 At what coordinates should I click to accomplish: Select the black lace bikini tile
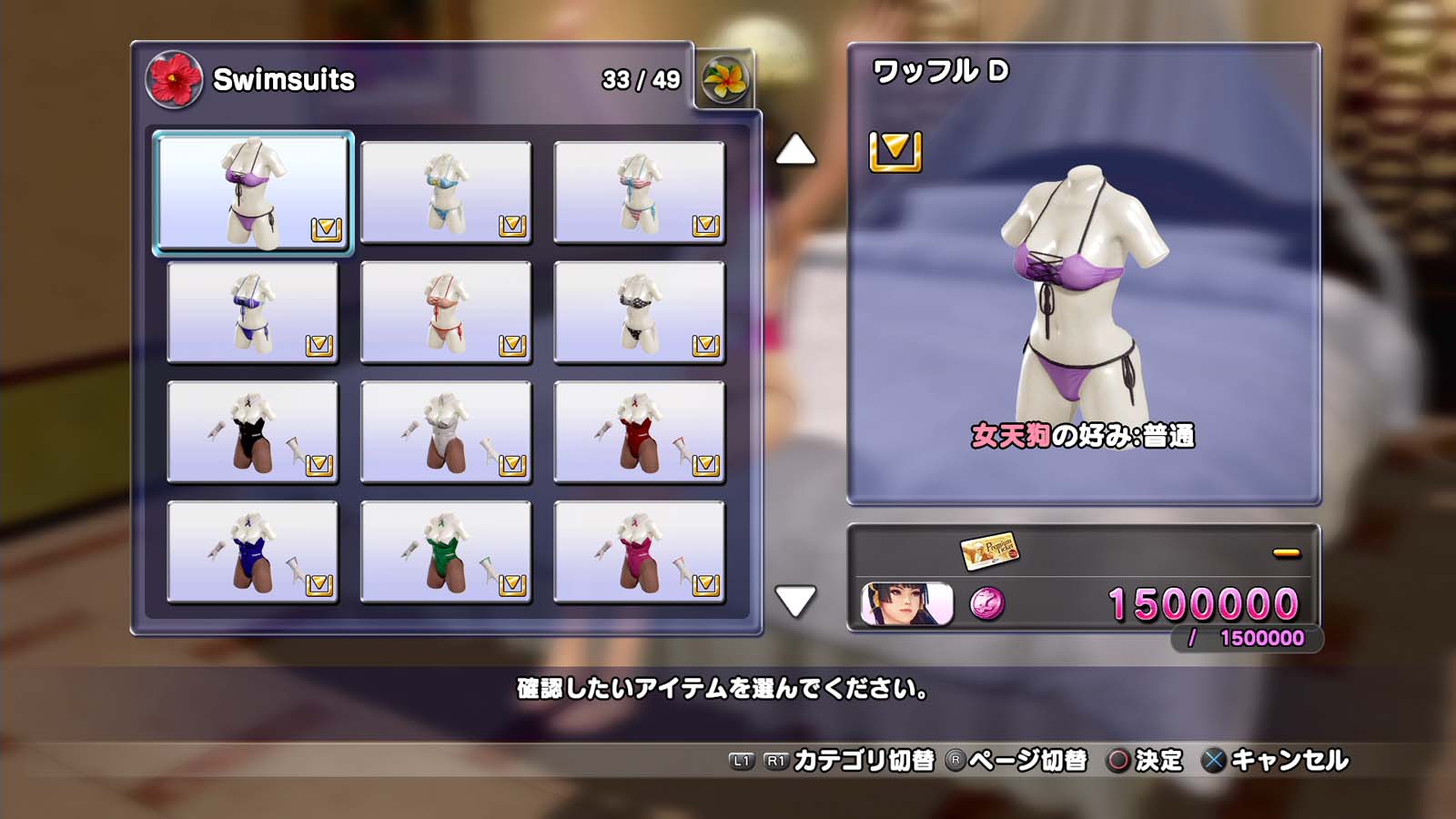[x=639, y=312]
